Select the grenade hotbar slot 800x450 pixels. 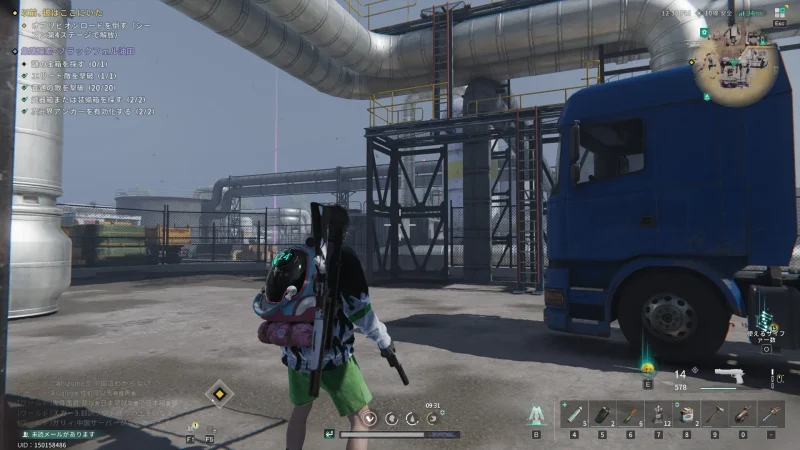point(603,413)
